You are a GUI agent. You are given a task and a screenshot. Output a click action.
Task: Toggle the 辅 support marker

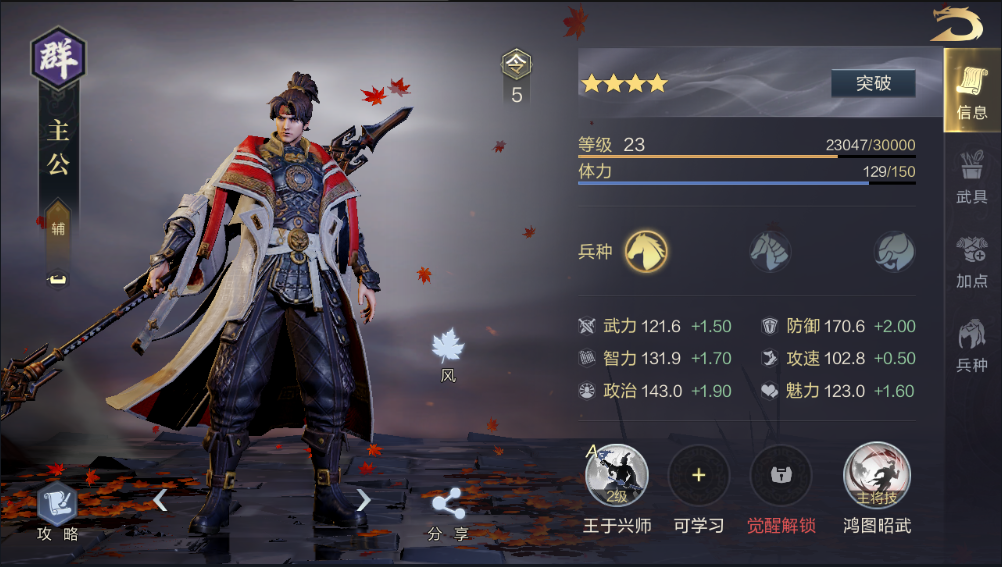[58, 227]
